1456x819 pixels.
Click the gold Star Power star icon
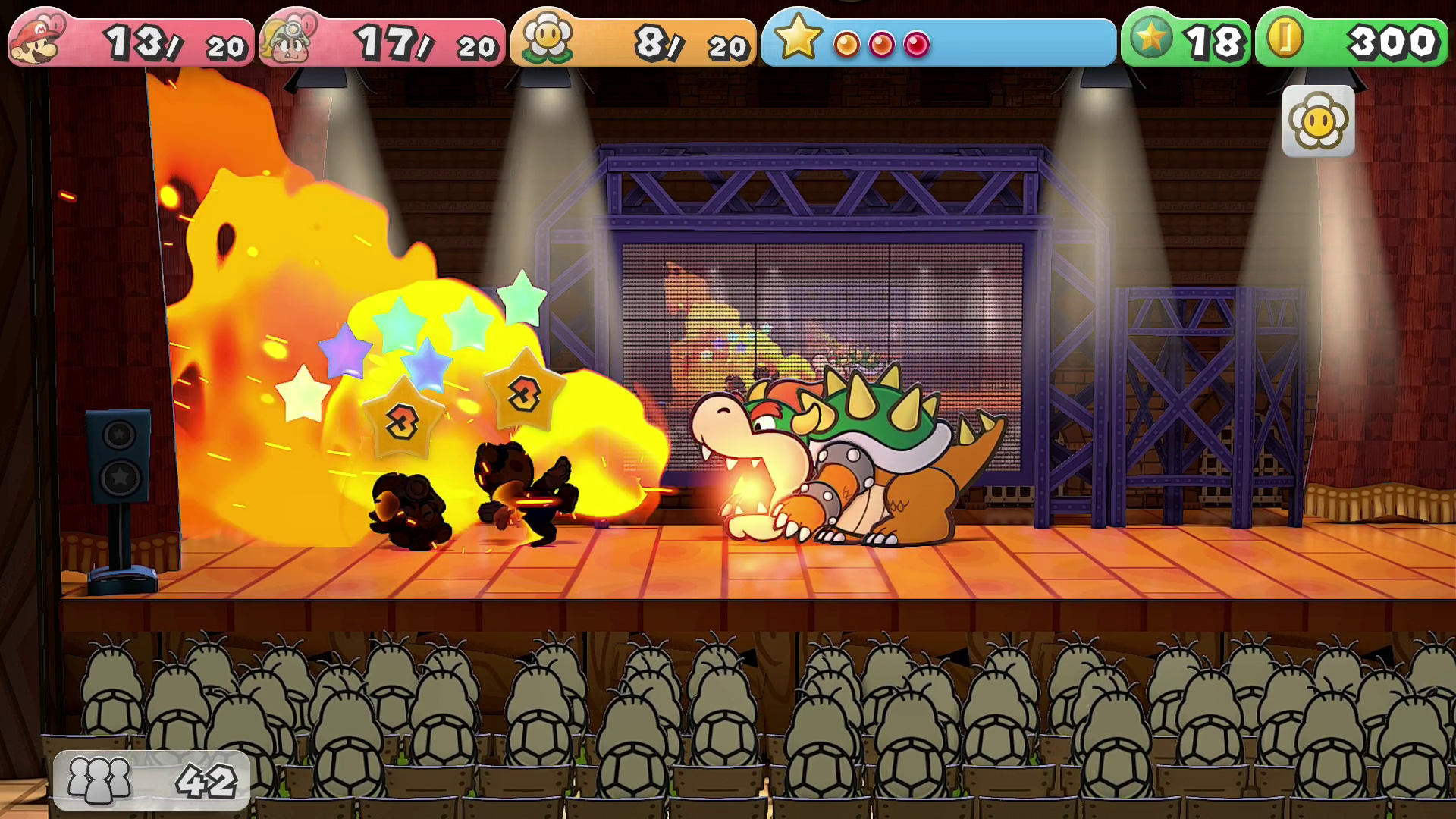tap(798, 38)
